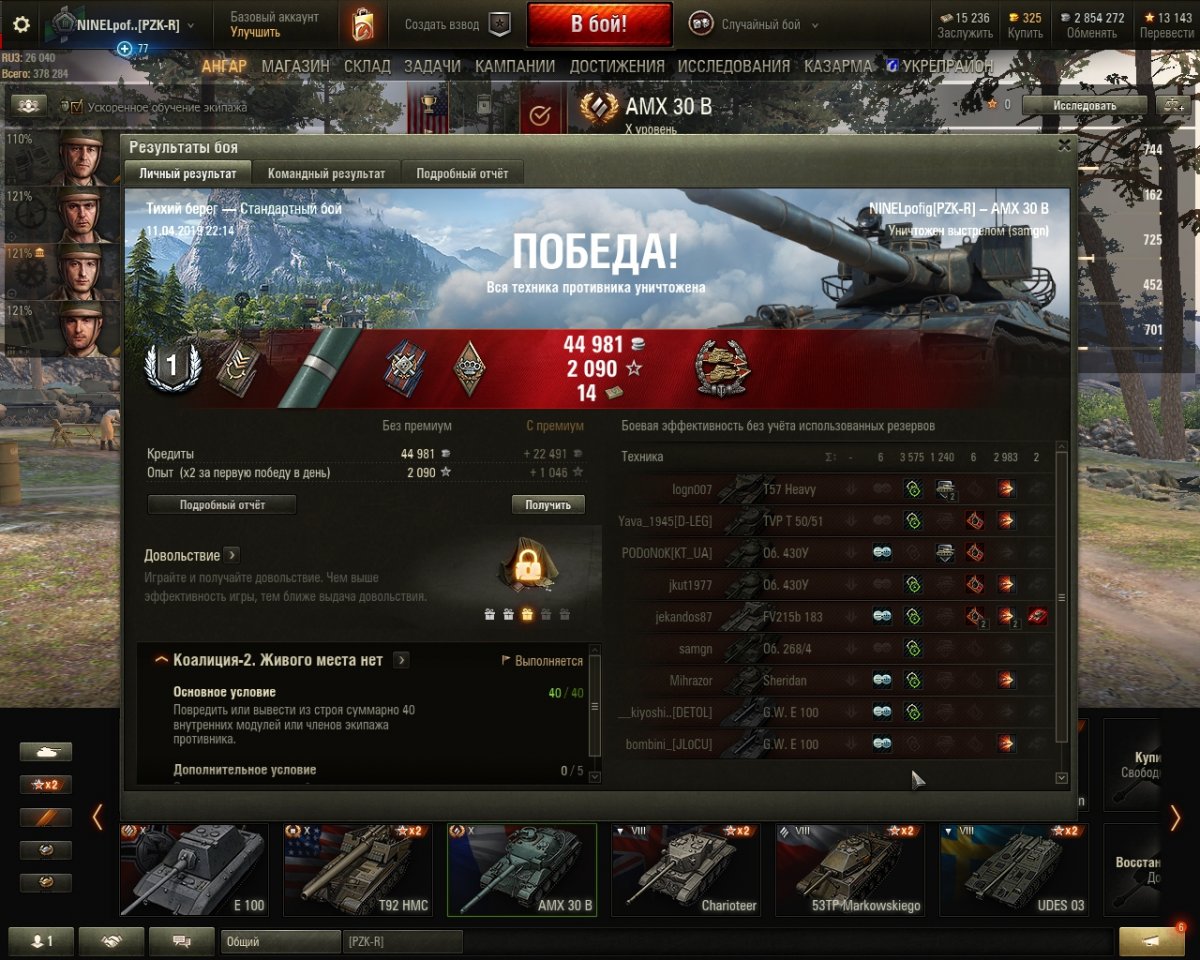Open the КАЗАРМА section
1200x960 pixels.
pos(838,66)
